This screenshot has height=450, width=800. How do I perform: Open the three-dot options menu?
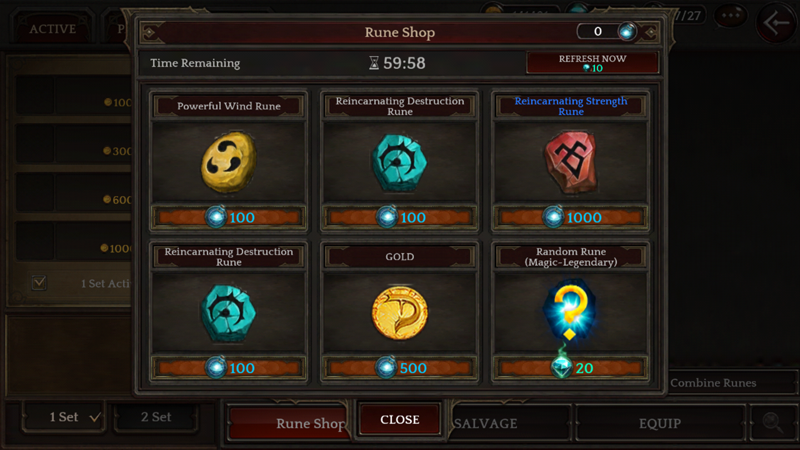[x=732, y=17]
